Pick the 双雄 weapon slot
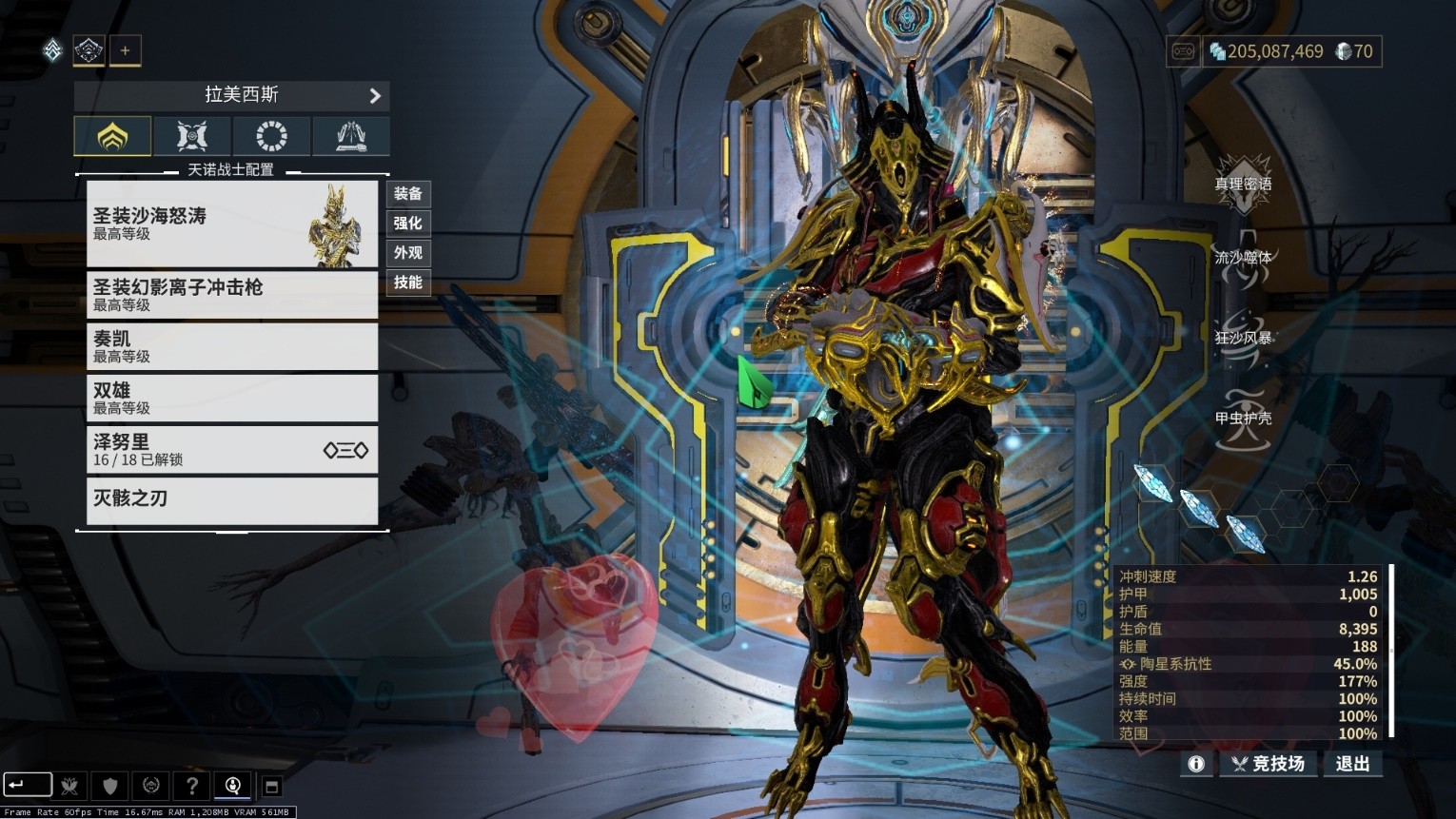 [x=231, y=398]
